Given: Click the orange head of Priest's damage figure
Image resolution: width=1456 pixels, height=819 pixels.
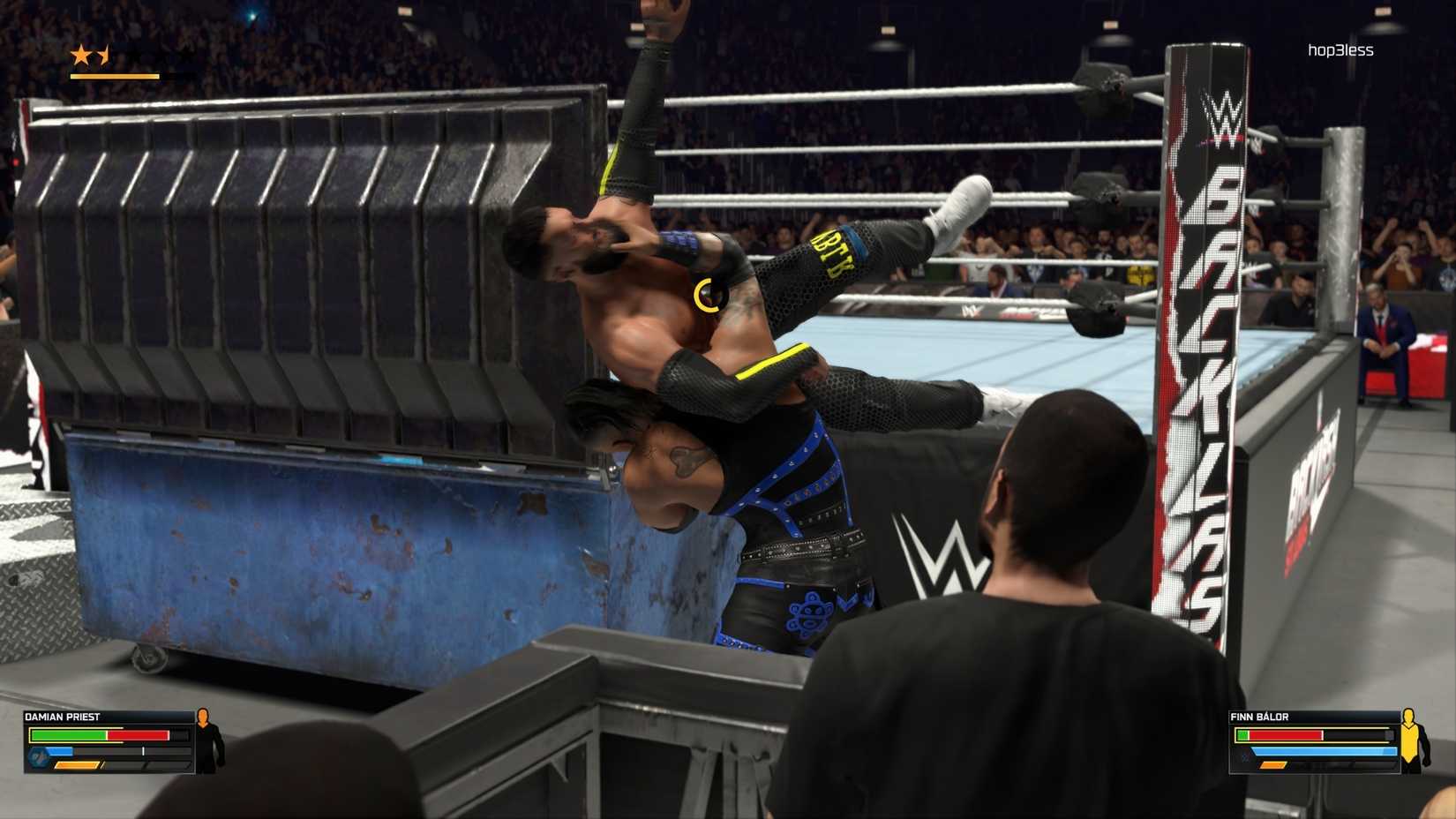Looking at the screenshot, I should 203,717.
